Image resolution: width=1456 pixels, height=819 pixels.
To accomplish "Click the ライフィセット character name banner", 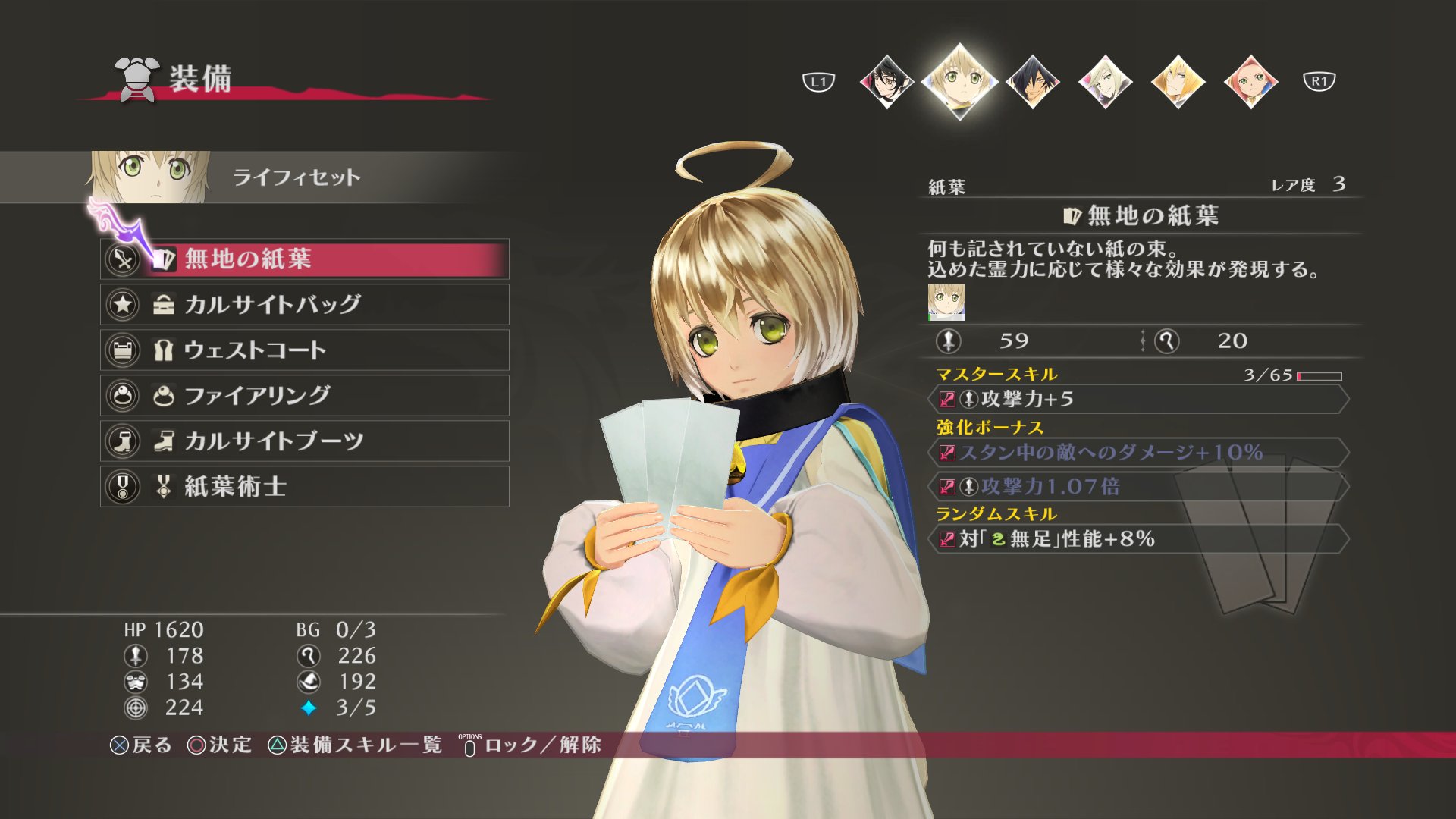I will 296,177.
